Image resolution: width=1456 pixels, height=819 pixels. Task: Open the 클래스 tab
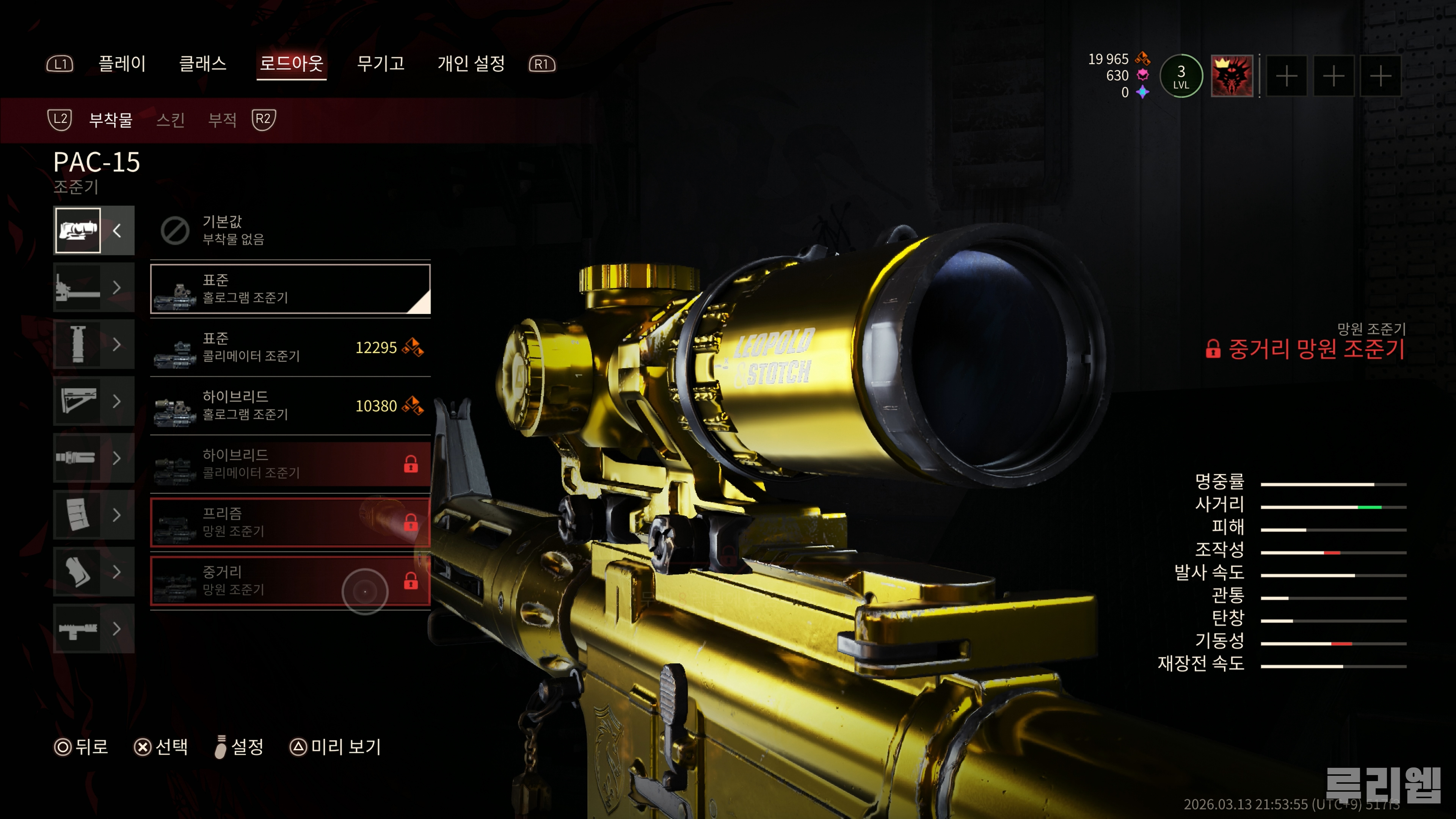point(202,63)
